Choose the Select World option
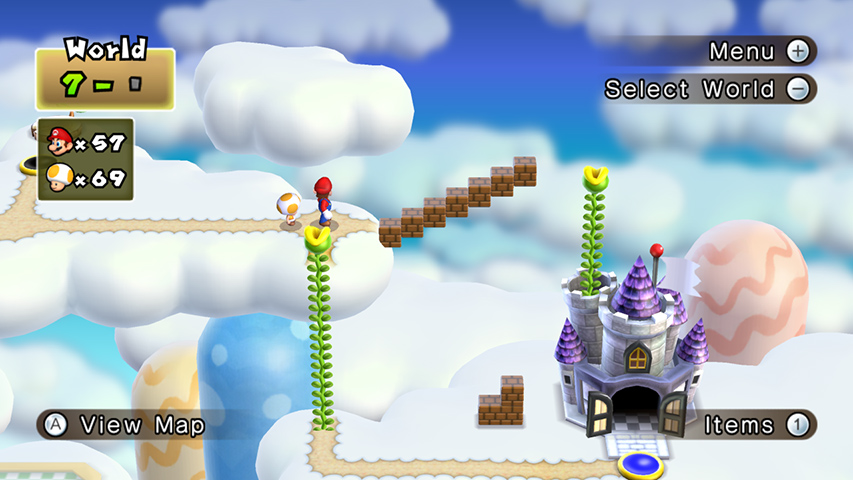853x480 pixels. tap(708, 89)
